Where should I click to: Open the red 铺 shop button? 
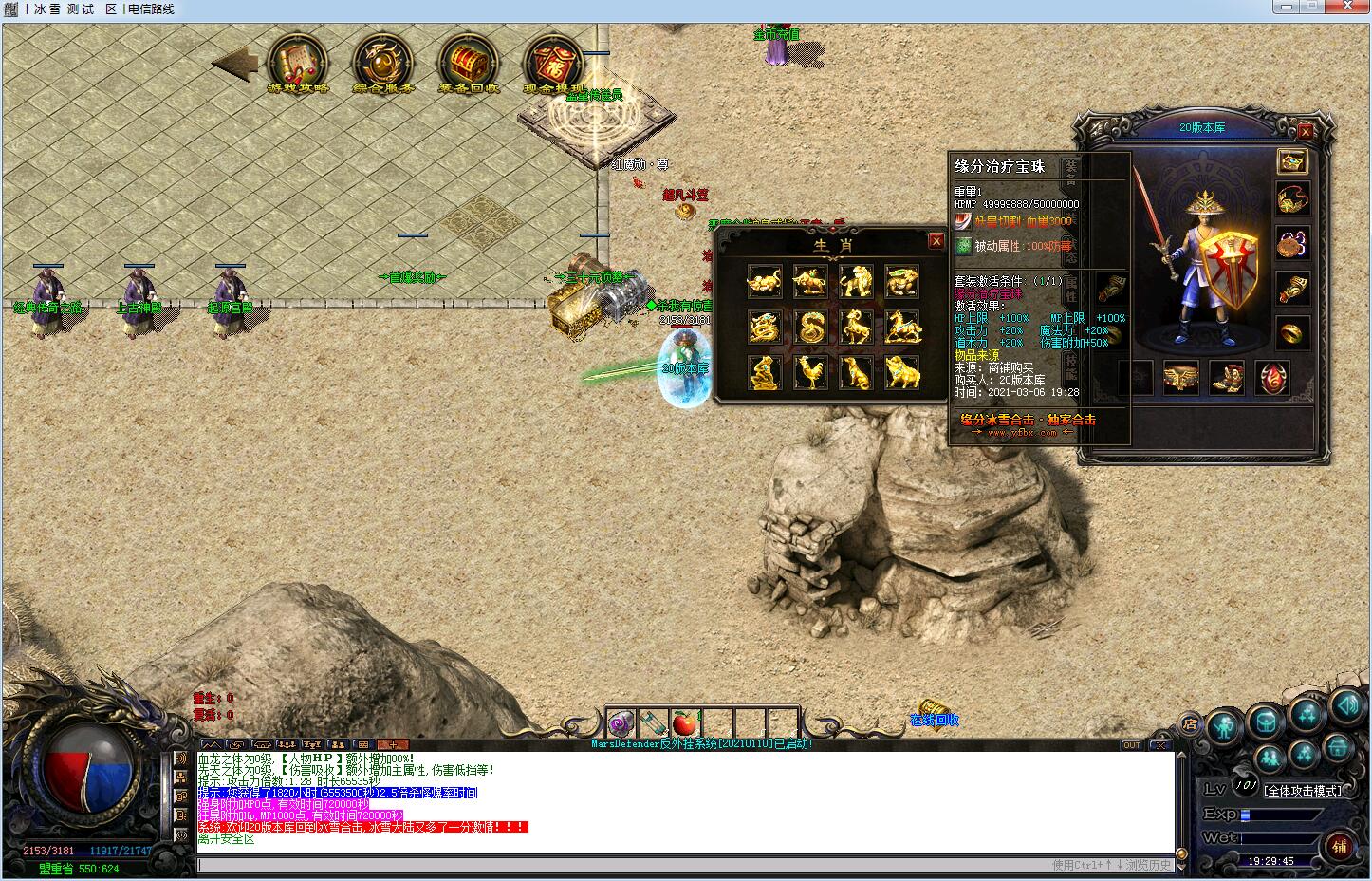click(1340, 846)
